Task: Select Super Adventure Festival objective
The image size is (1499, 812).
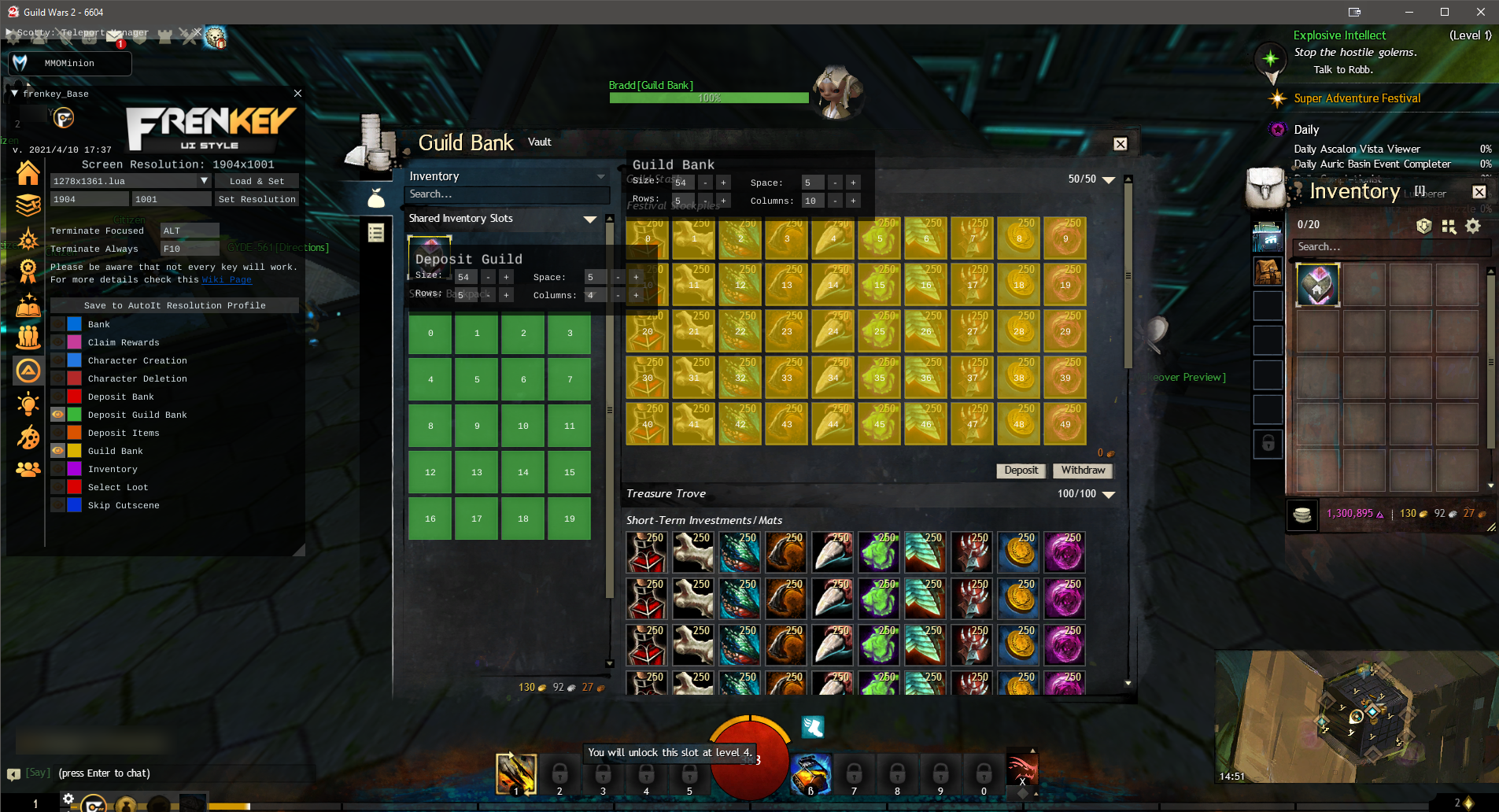Action: click(x=1357, y=98)
